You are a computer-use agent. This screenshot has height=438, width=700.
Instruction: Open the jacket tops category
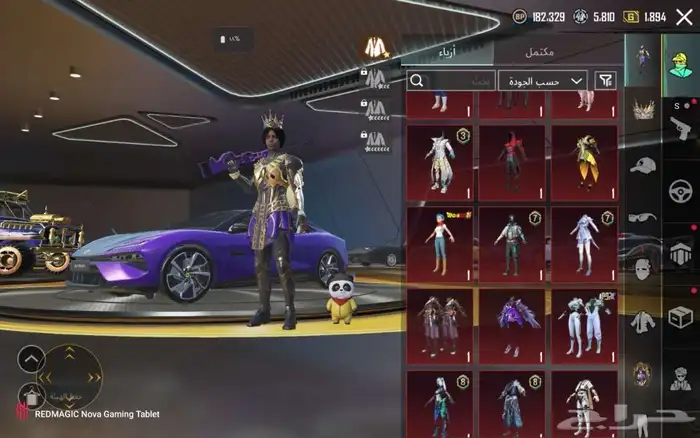(x=642, y=321)
